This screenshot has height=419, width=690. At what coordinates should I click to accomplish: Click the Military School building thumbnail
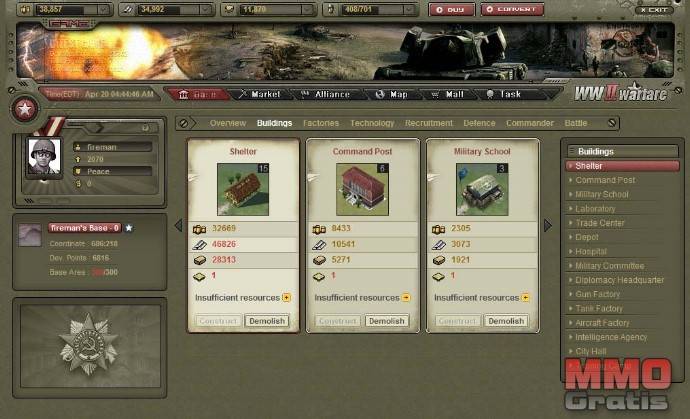point(483,189)
